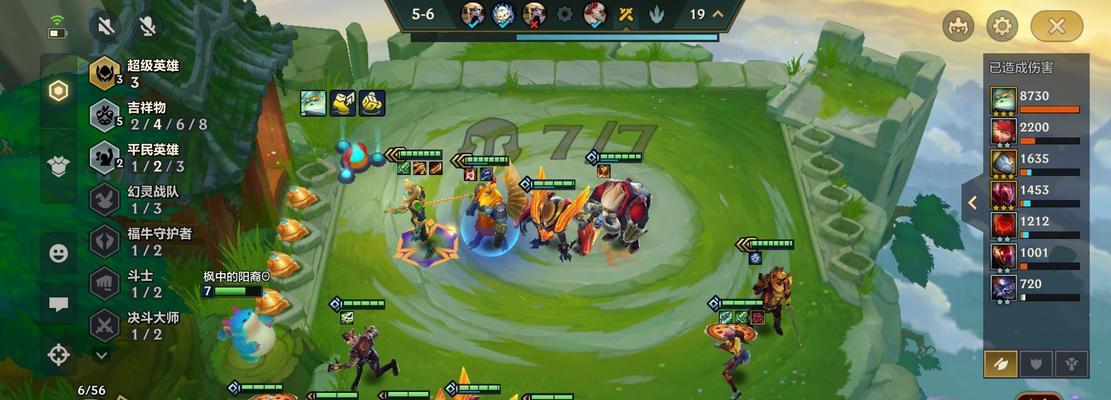
Task: Switch to the damage dealt tab
Action: [1000, 363]
